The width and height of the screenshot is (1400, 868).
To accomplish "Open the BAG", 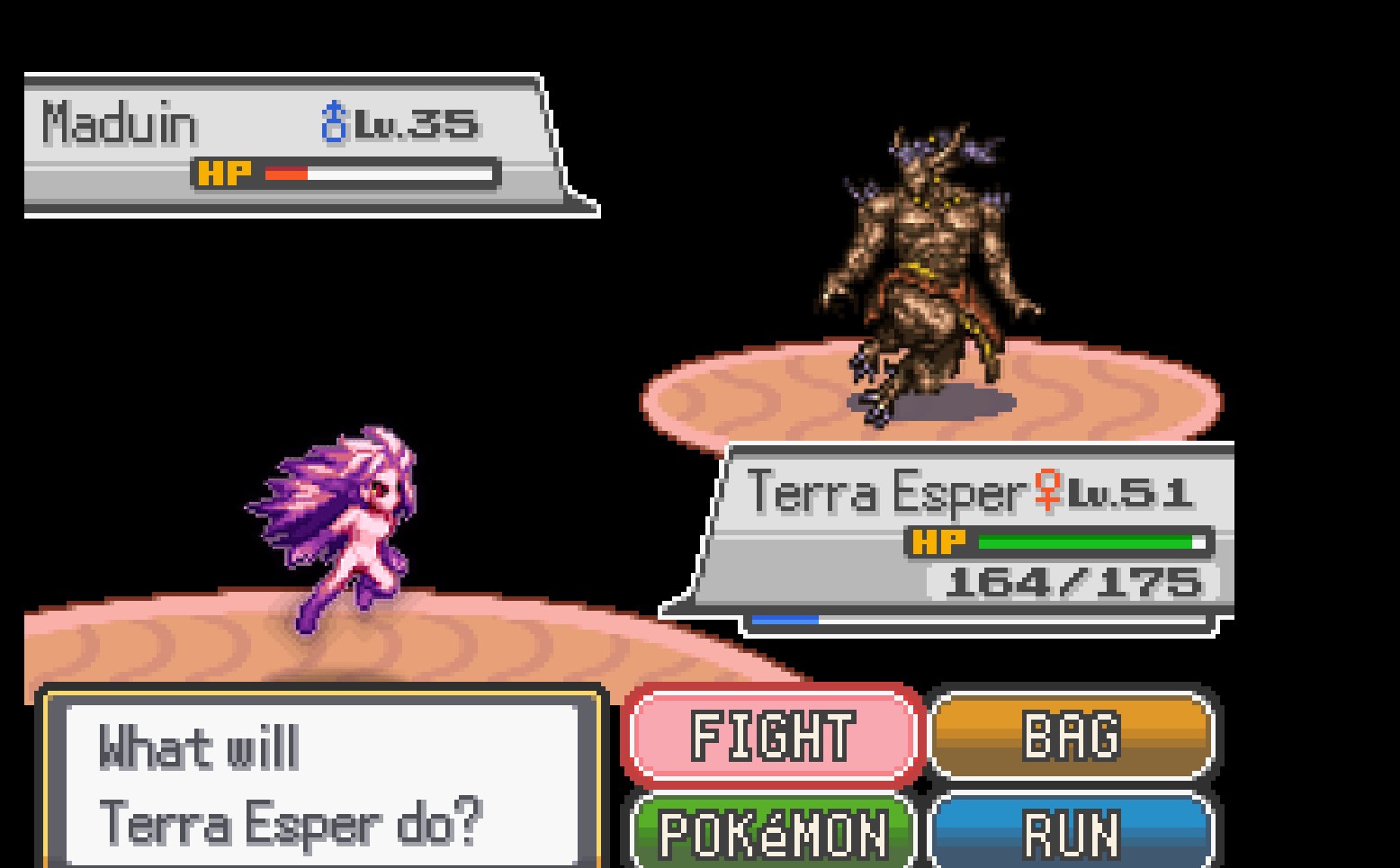I will tap(1071, 736).
